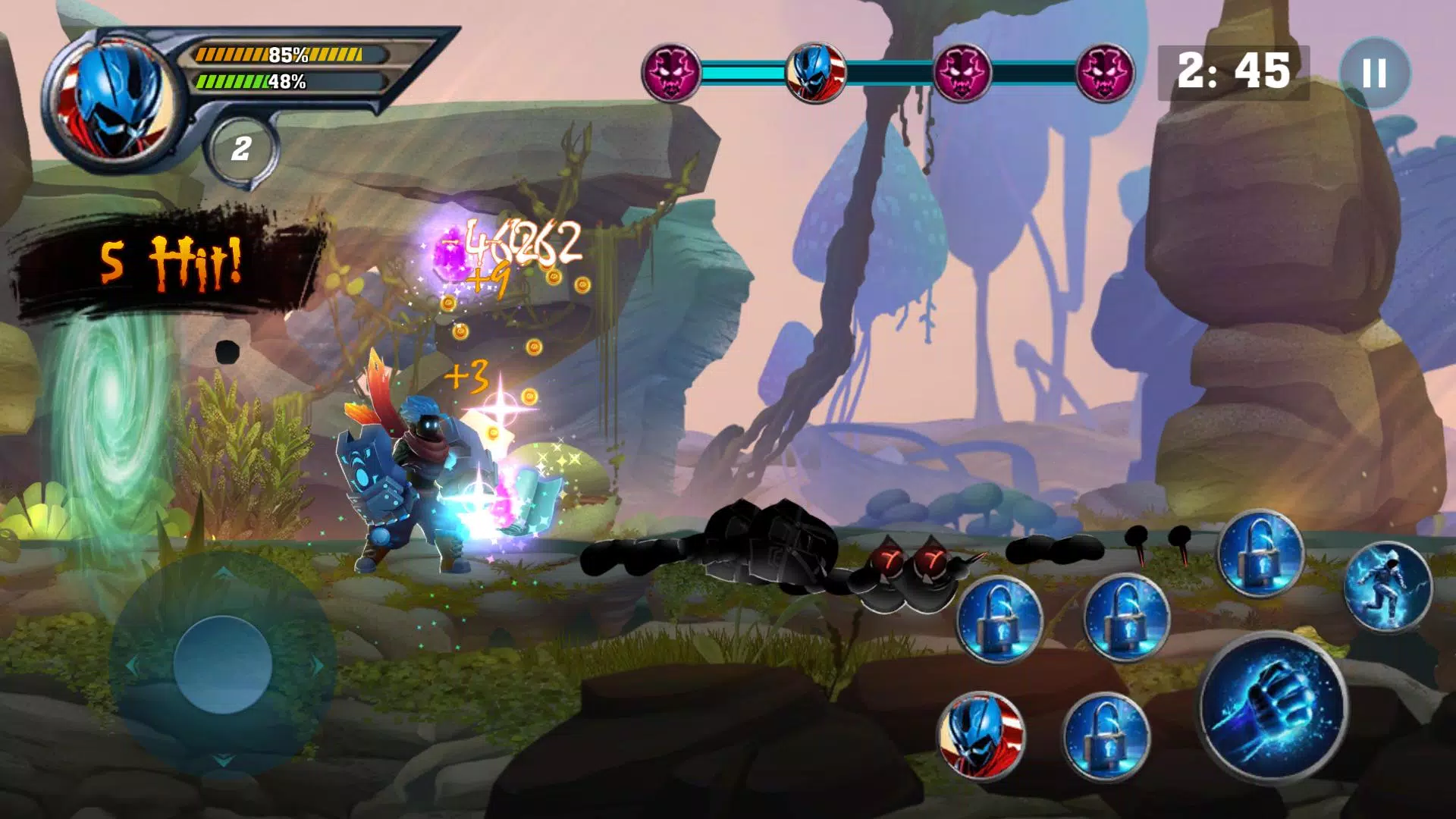Viewport: 1456px width, 819px height.
Task: Activate the lightning dash skill
Action: [x=1388, y=587]
